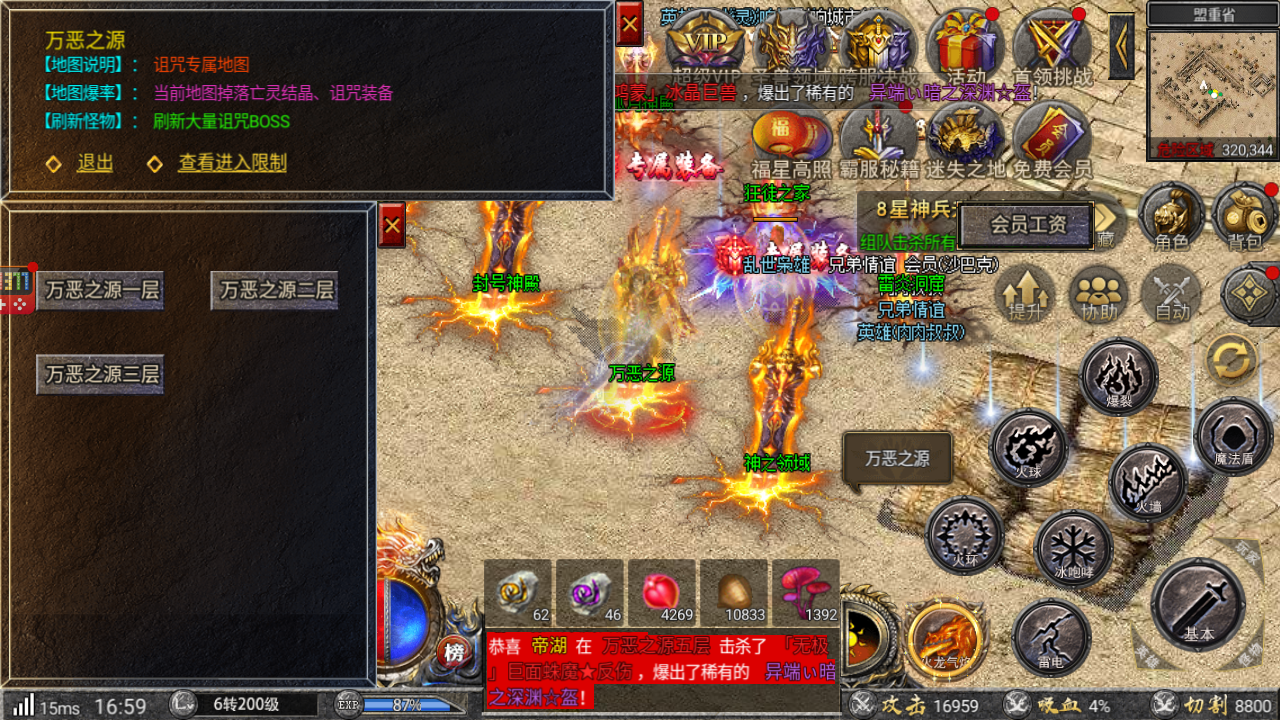Open the 会员工资 member salary button

click(1028, 225)
